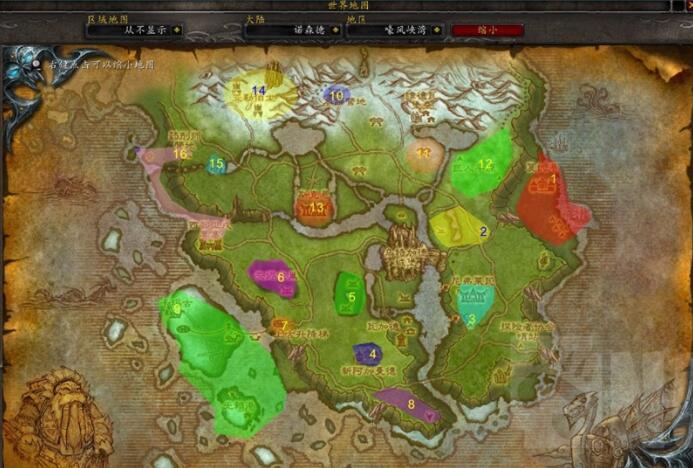Screen dimensions: 693x468
Task: Select the small blue area marked 15
Action: coord(216,165)
